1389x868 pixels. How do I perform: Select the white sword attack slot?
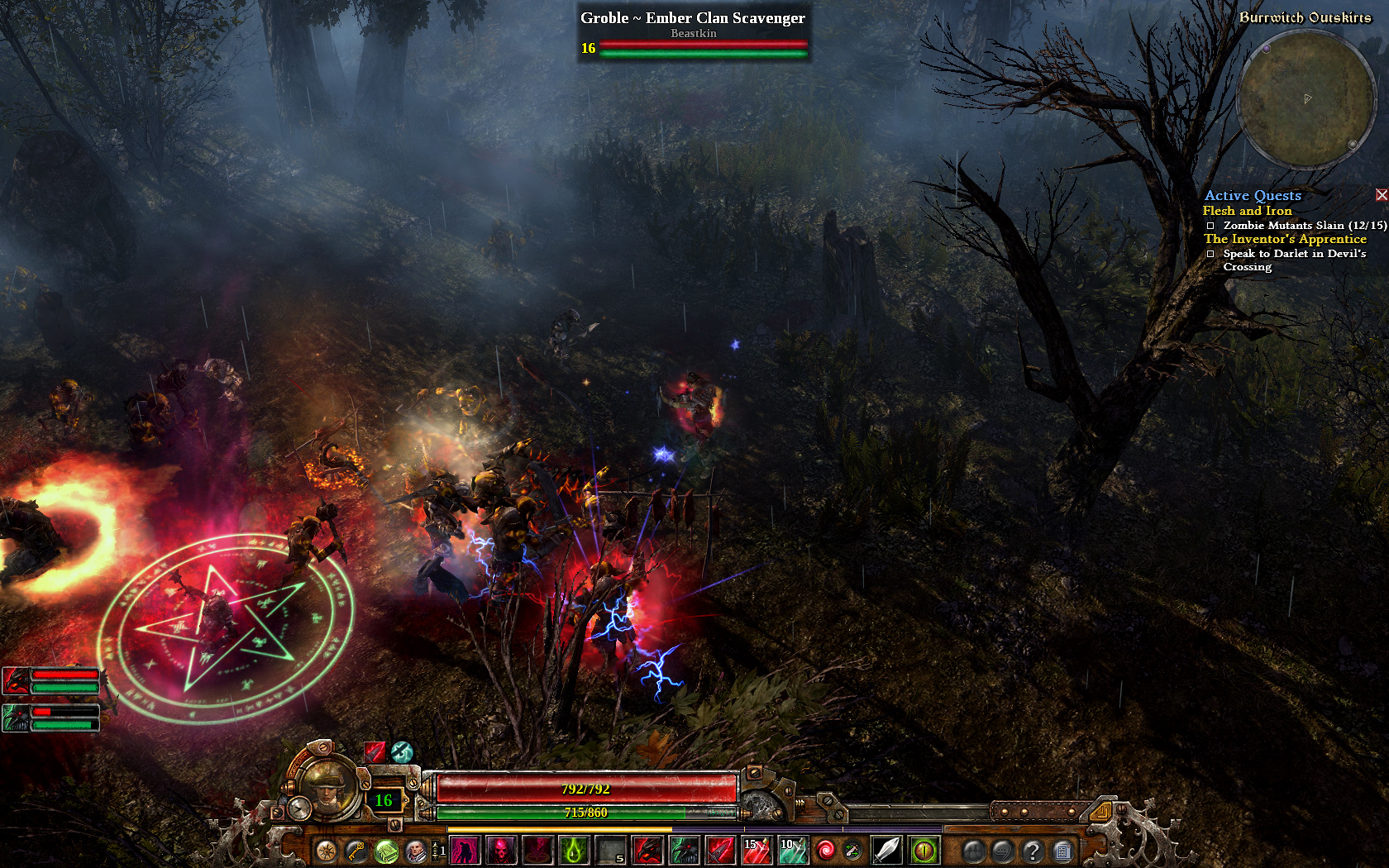886,850
